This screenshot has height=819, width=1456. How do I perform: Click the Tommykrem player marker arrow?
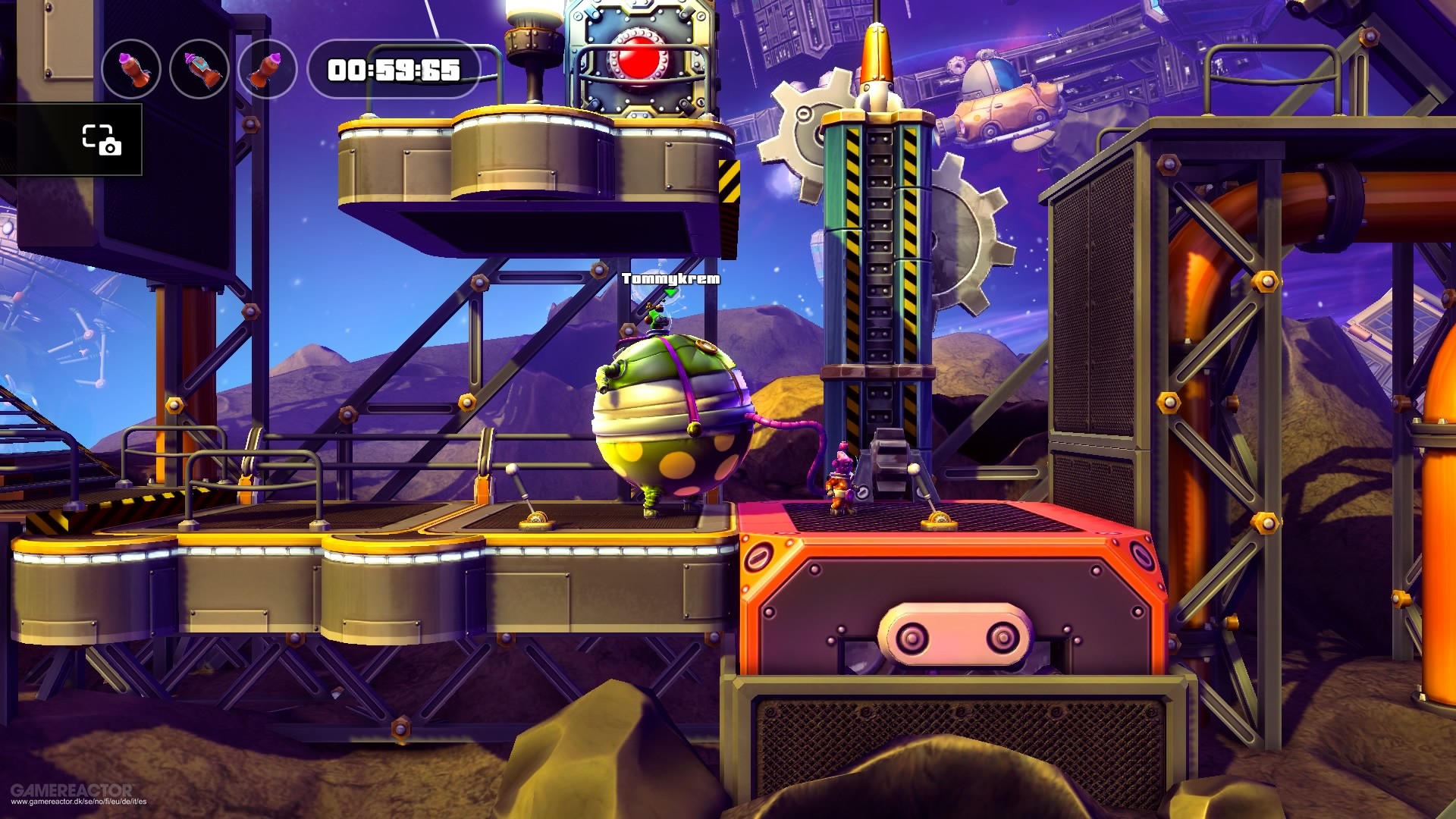tap(671, 294)
